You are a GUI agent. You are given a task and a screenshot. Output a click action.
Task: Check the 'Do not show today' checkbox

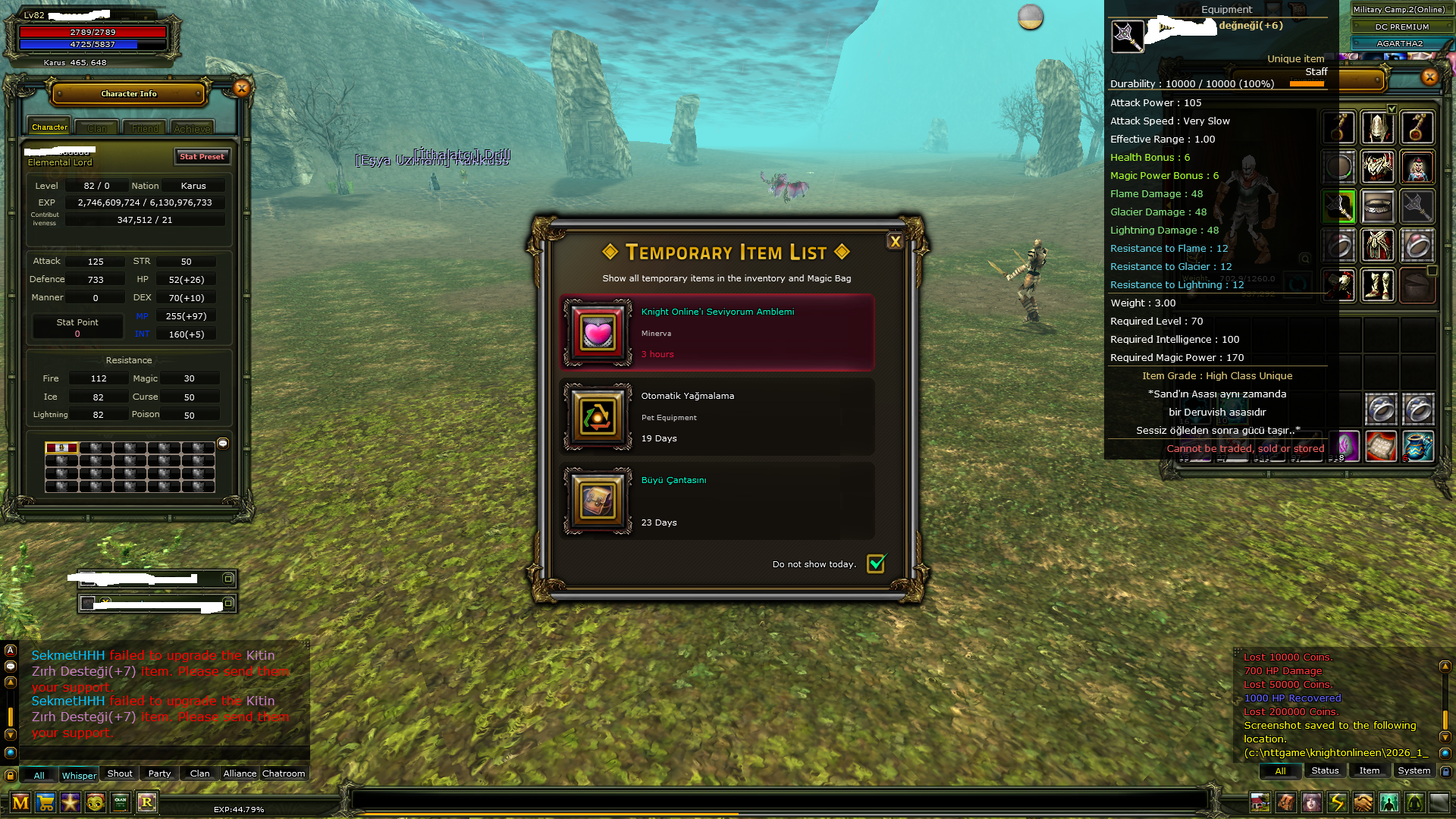877,563
